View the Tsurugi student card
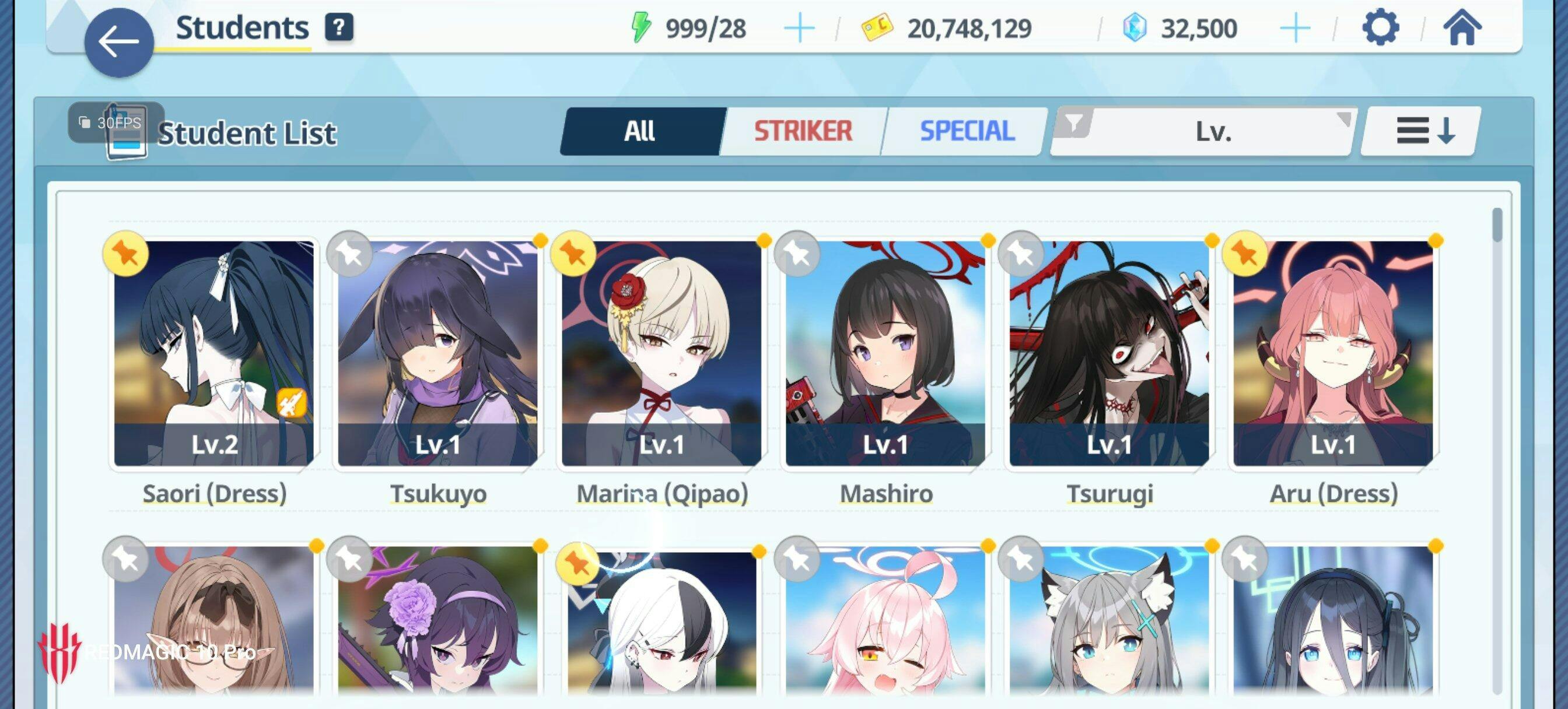Image resolution: width=1568 pixels, height=709 pixels. coord(1109,353)
